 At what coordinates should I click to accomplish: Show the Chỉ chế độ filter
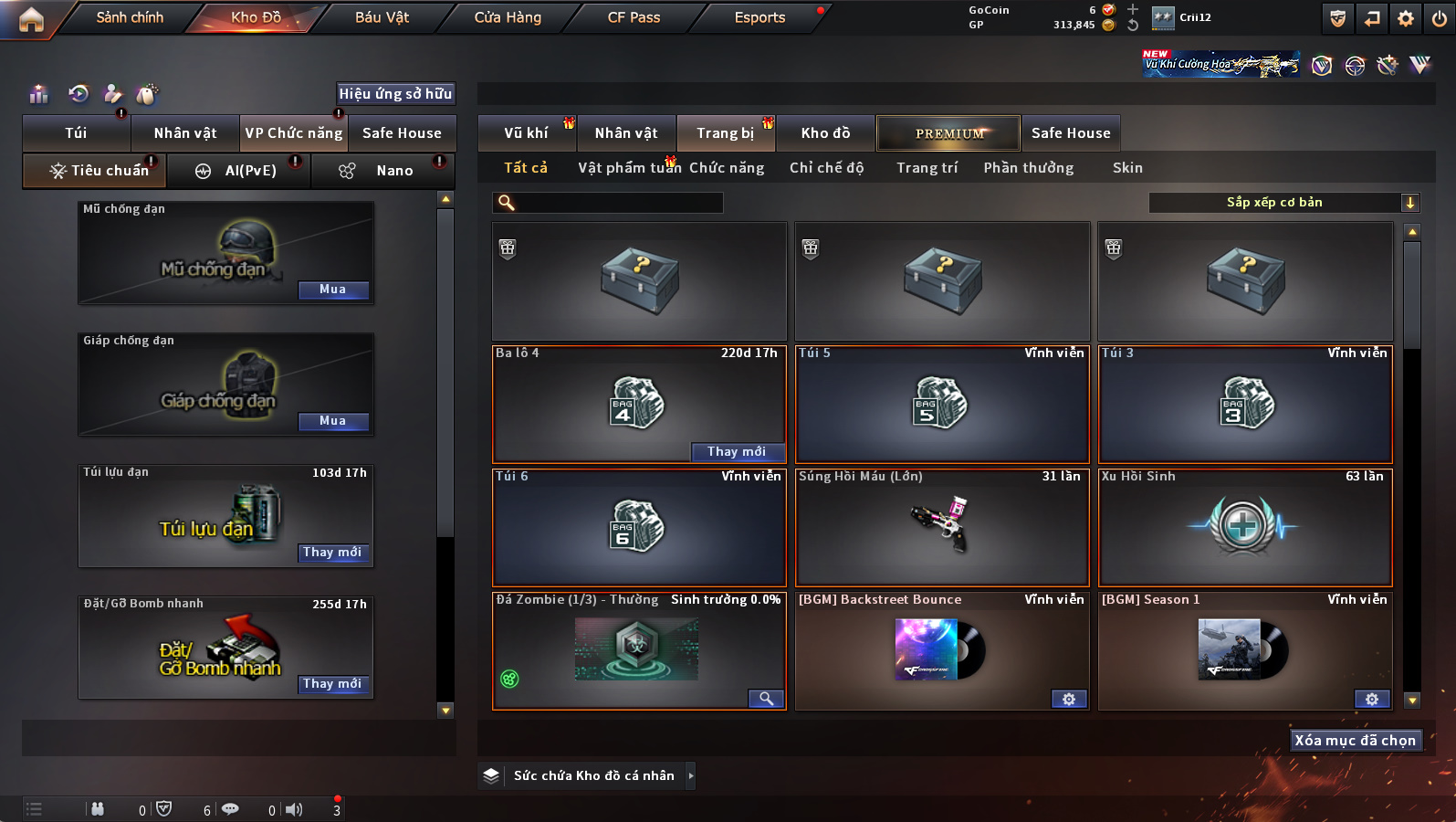tap(826, 168)
